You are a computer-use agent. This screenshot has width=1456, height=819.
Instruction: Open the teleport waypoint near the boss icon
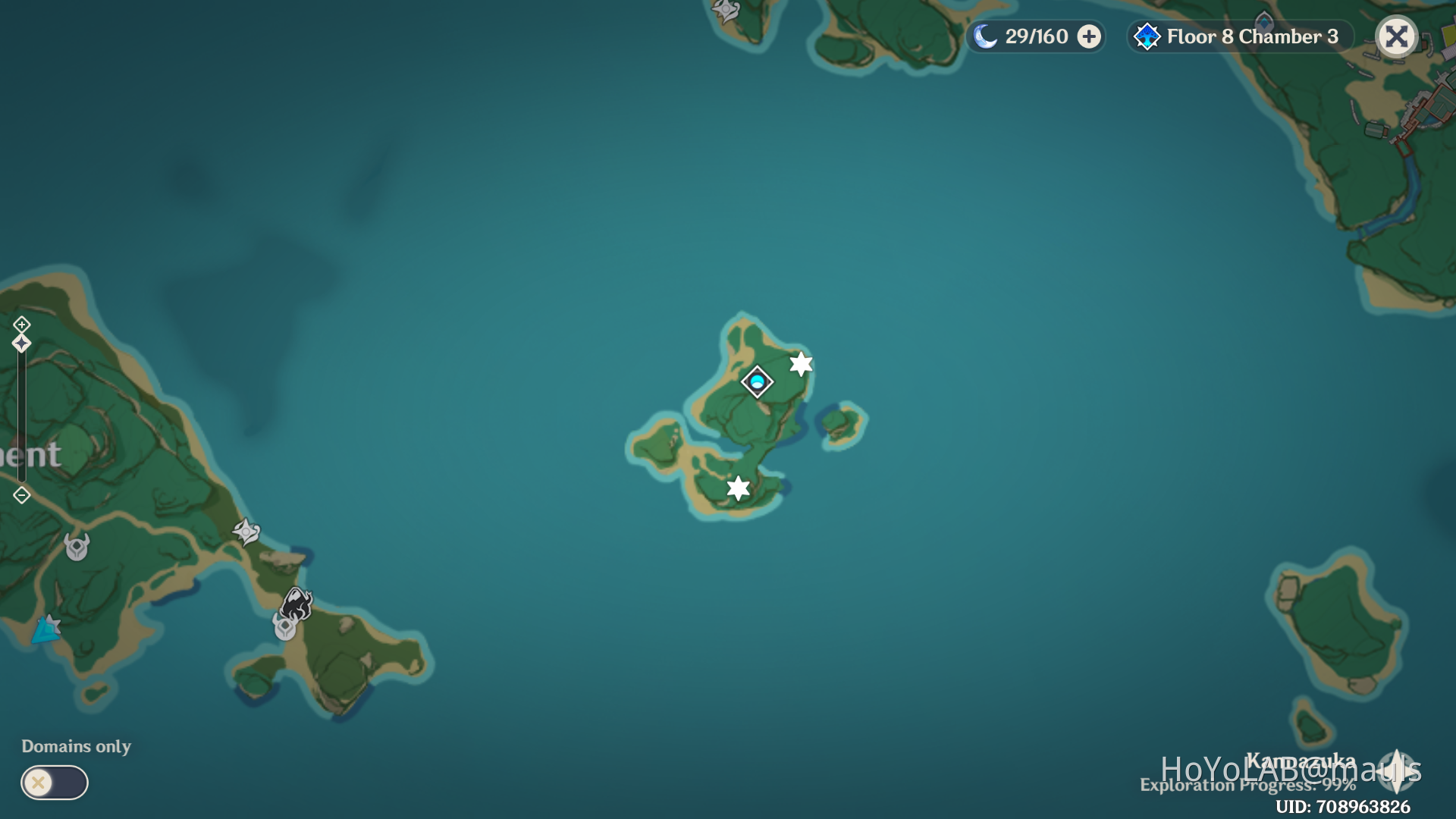285,628
